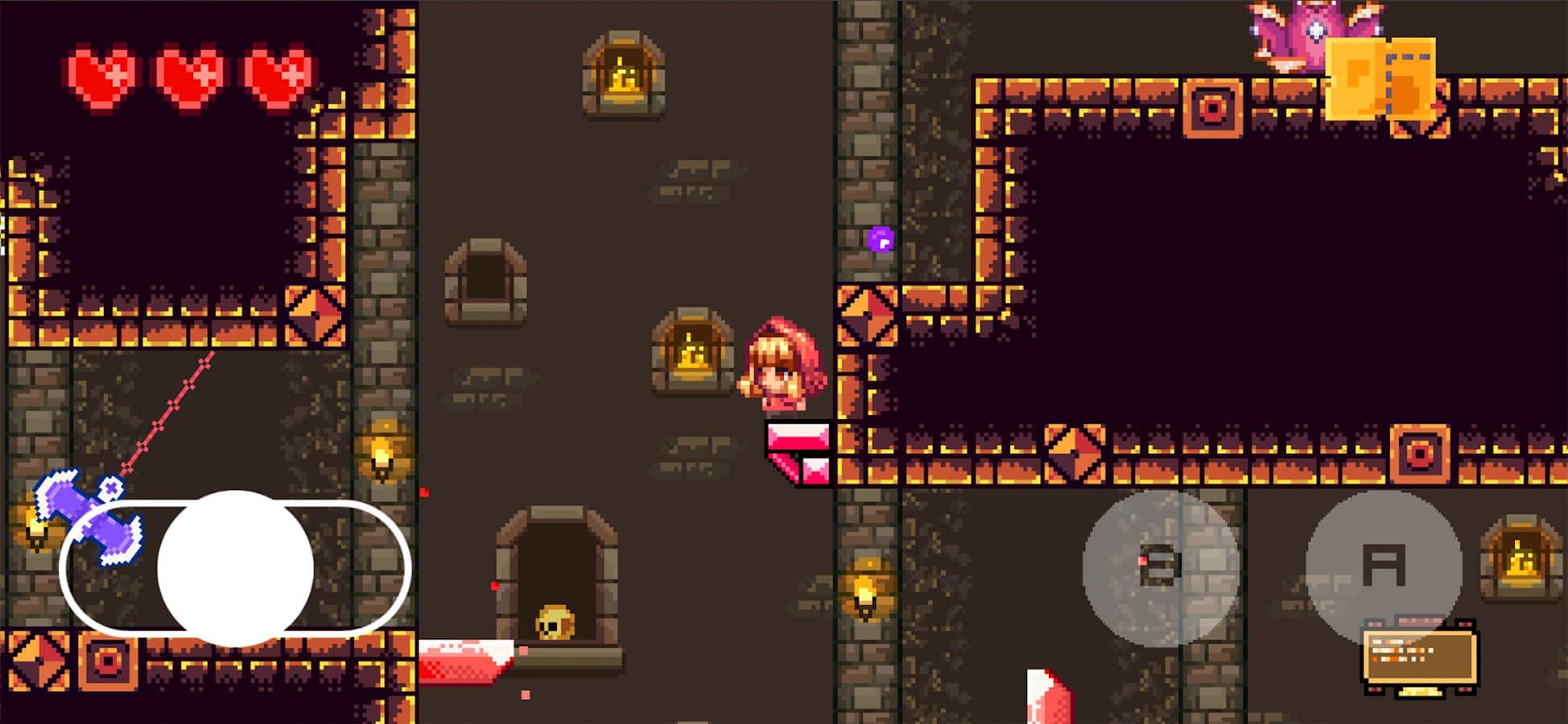Screen dimensions: 1568x724
Task: Collect the purple orb pickup
Action: [881, 239]
